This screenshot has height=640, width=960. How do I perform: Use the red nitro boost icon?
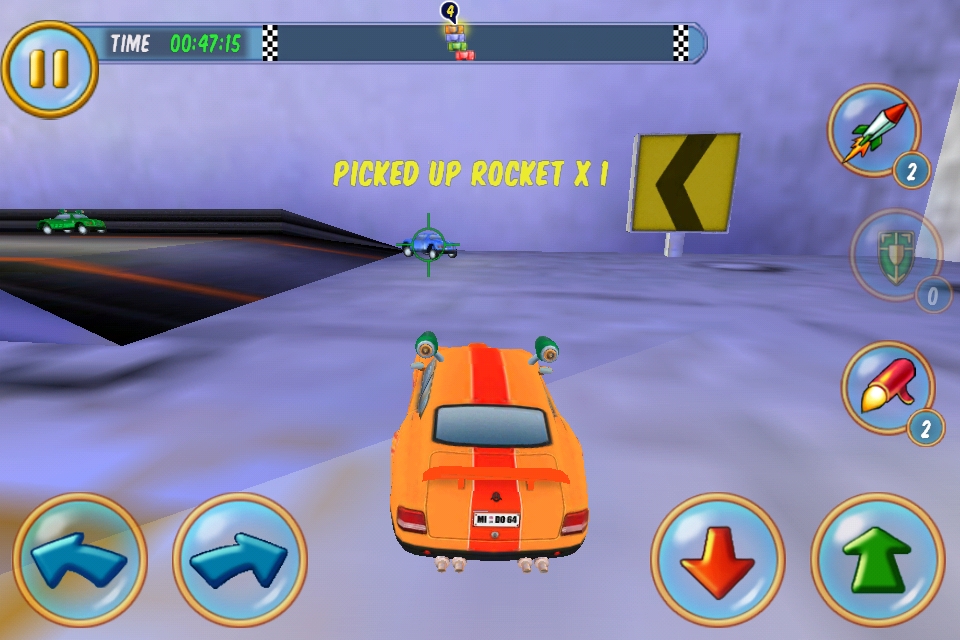click(x=887, y=388)
